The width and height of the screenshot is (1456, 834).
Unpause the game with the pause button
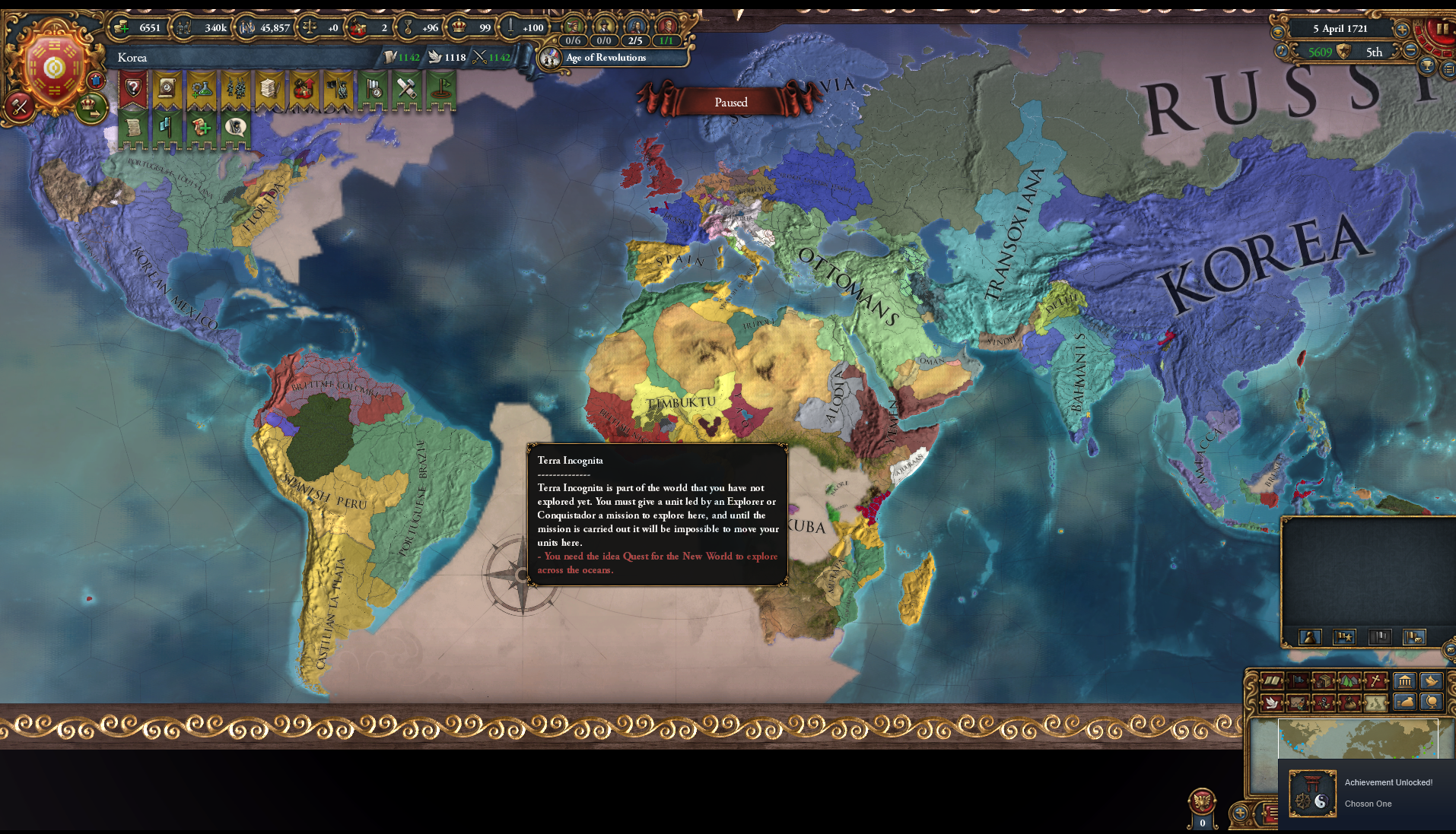(1442, 29)
